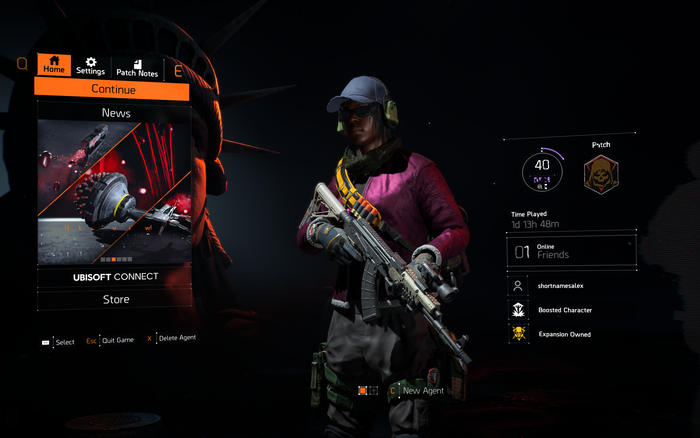Open the Settings tab
The image size is (700, 438).
pos(90,66)
